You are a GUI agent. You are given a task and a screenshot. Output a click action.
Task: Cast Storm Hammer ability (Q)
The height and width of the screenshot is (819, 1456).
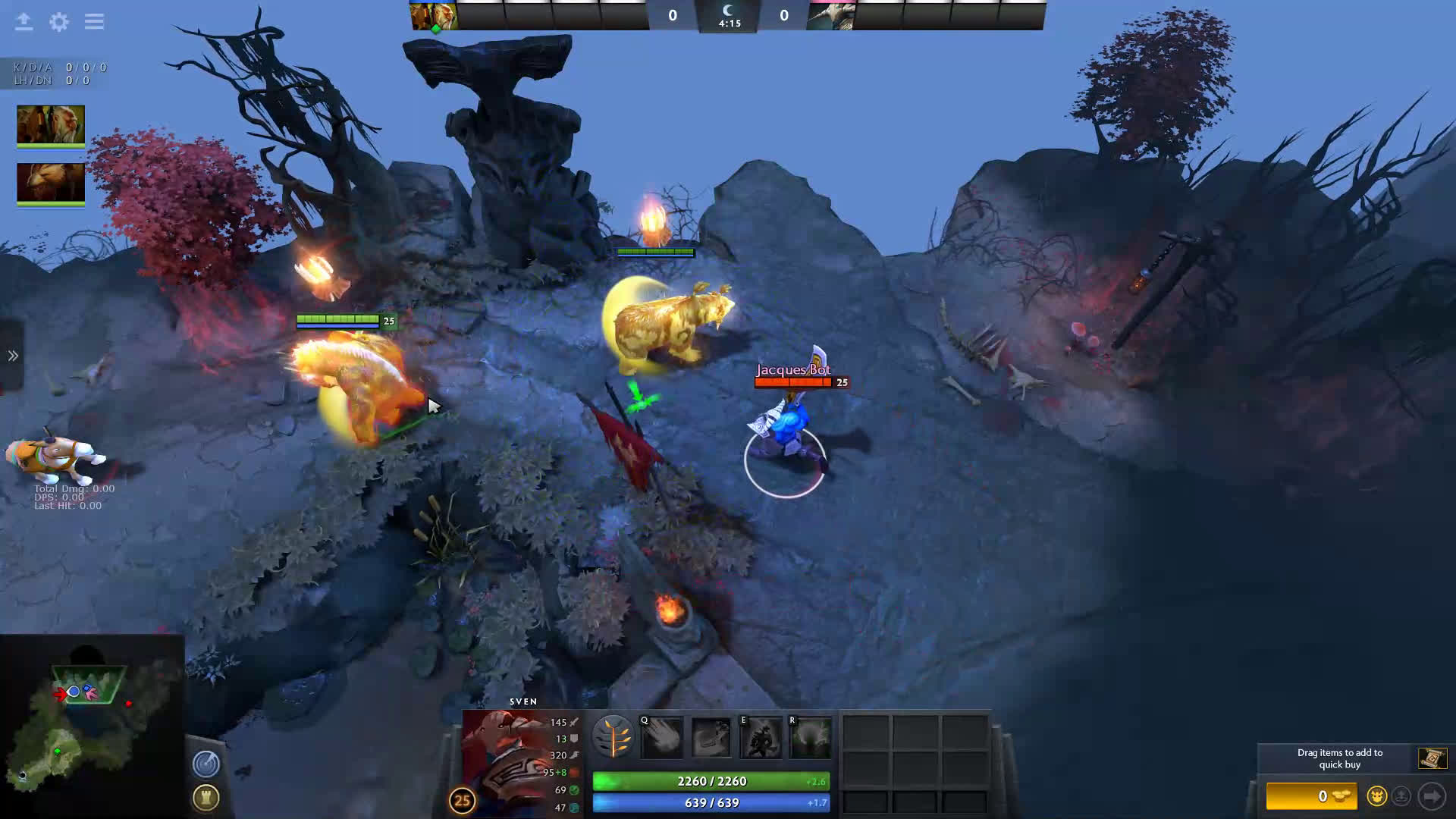click(662, 737)
